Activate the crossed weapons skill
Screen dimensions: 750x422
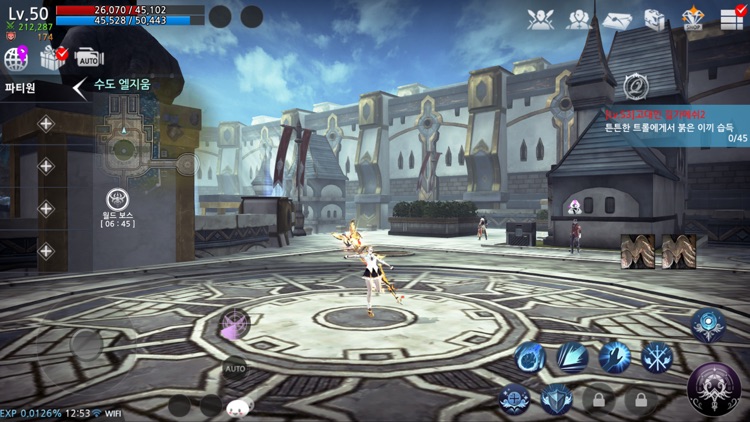point(657,356)
